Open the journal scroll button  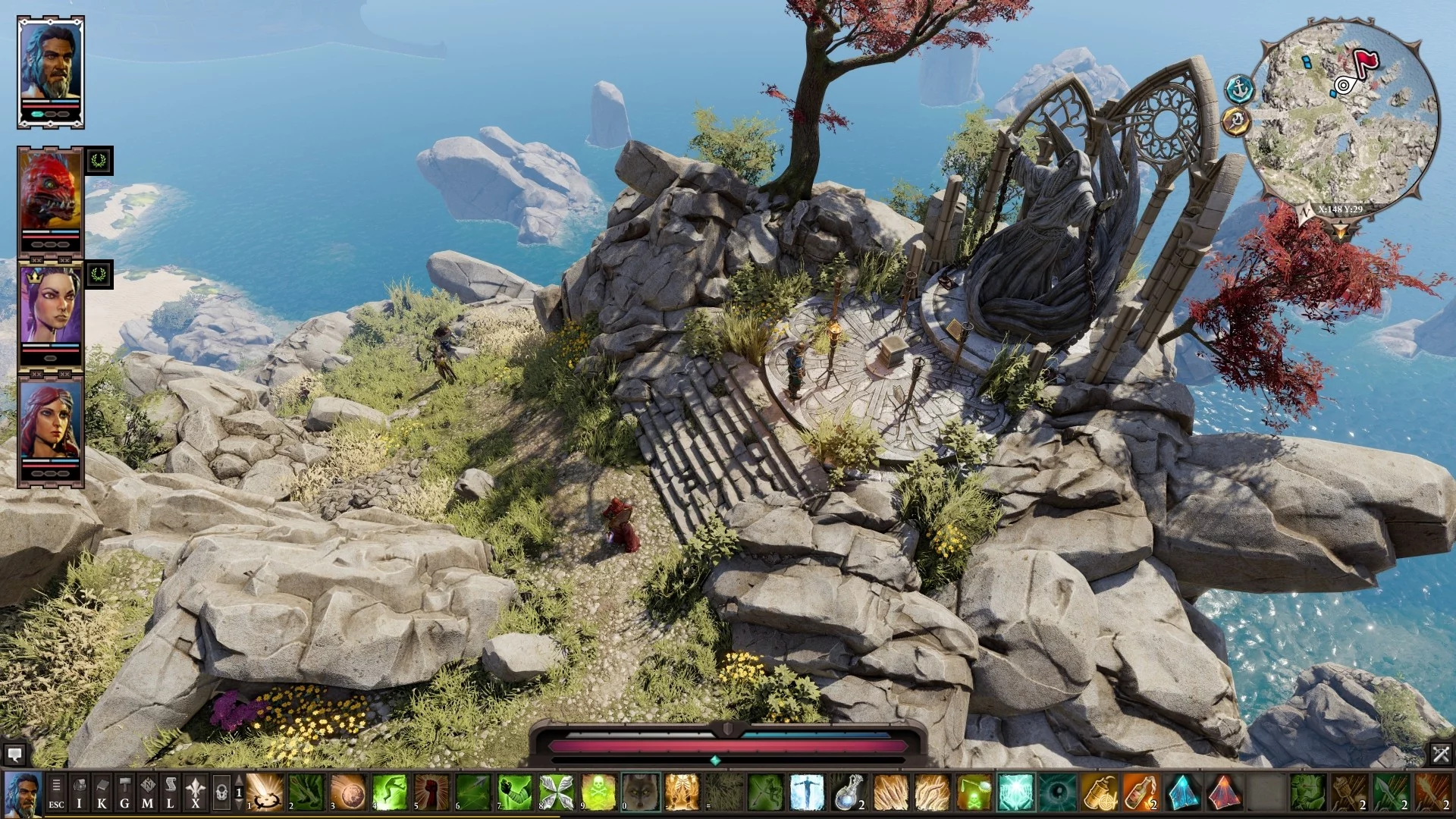171,792
